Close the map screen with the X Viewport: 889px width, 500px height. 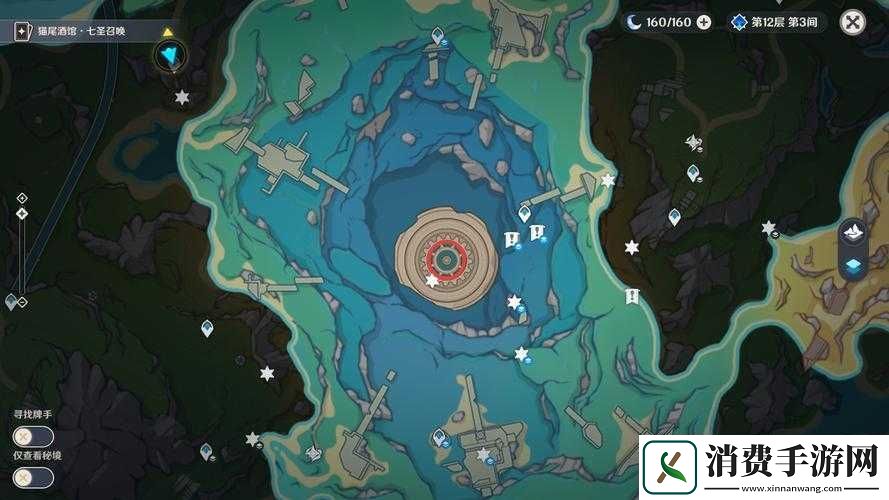(852, 22)
